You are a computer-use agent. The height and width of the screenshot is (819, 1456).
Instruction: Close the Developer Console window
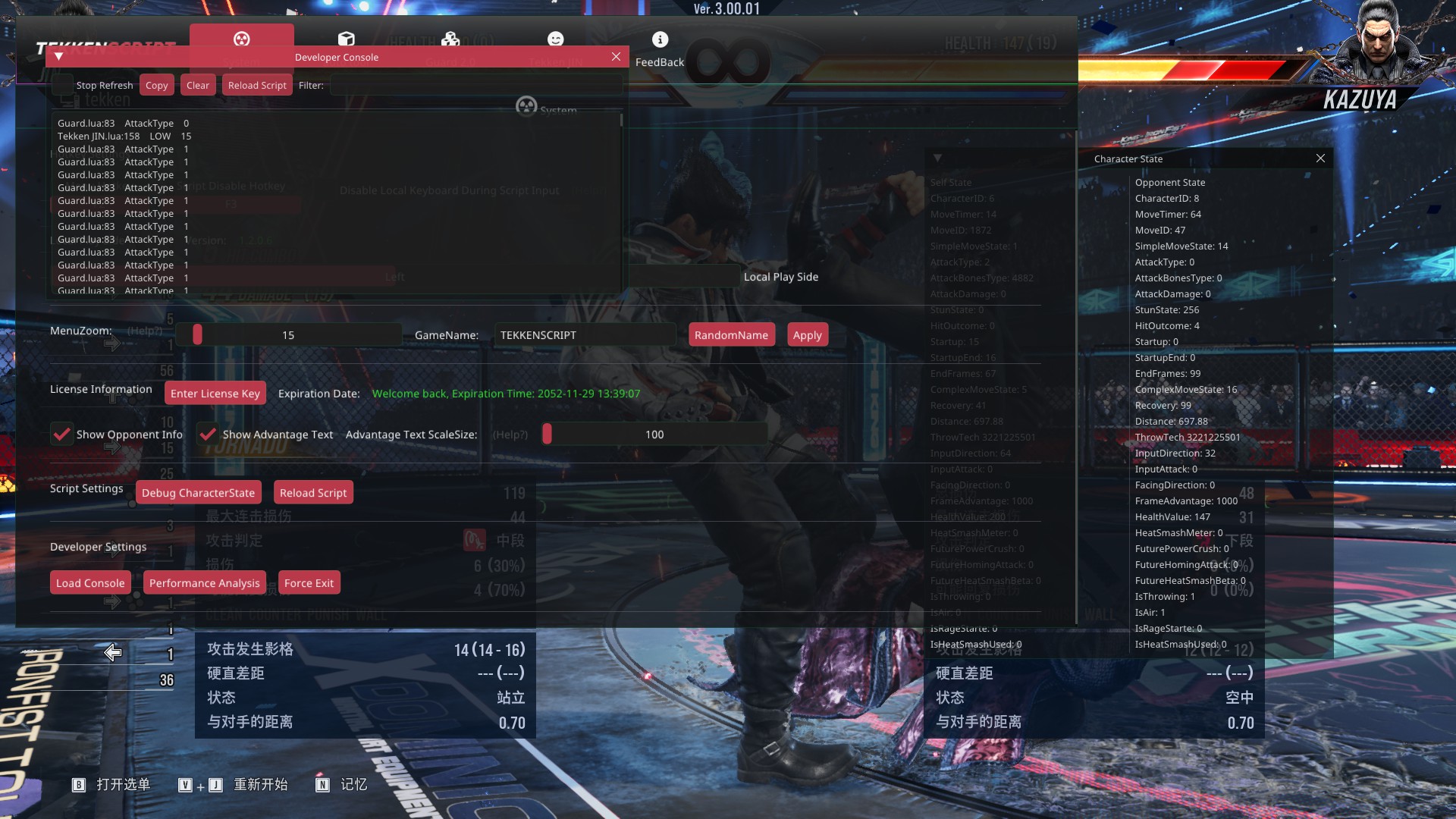pyautogui.click(x=616, y=57)
